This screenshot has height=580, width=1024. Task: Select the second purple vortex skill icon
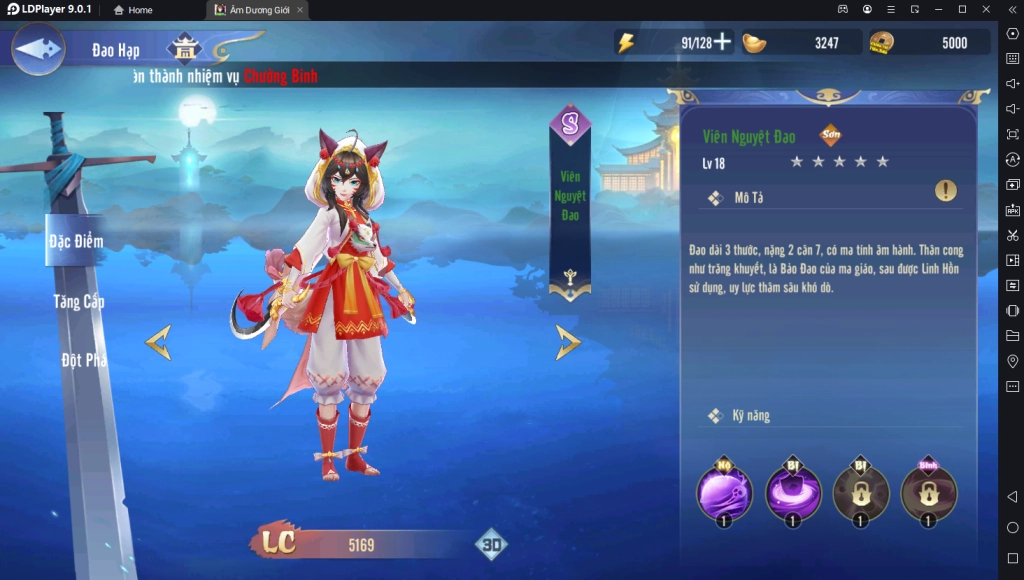(x=793, y=492)
